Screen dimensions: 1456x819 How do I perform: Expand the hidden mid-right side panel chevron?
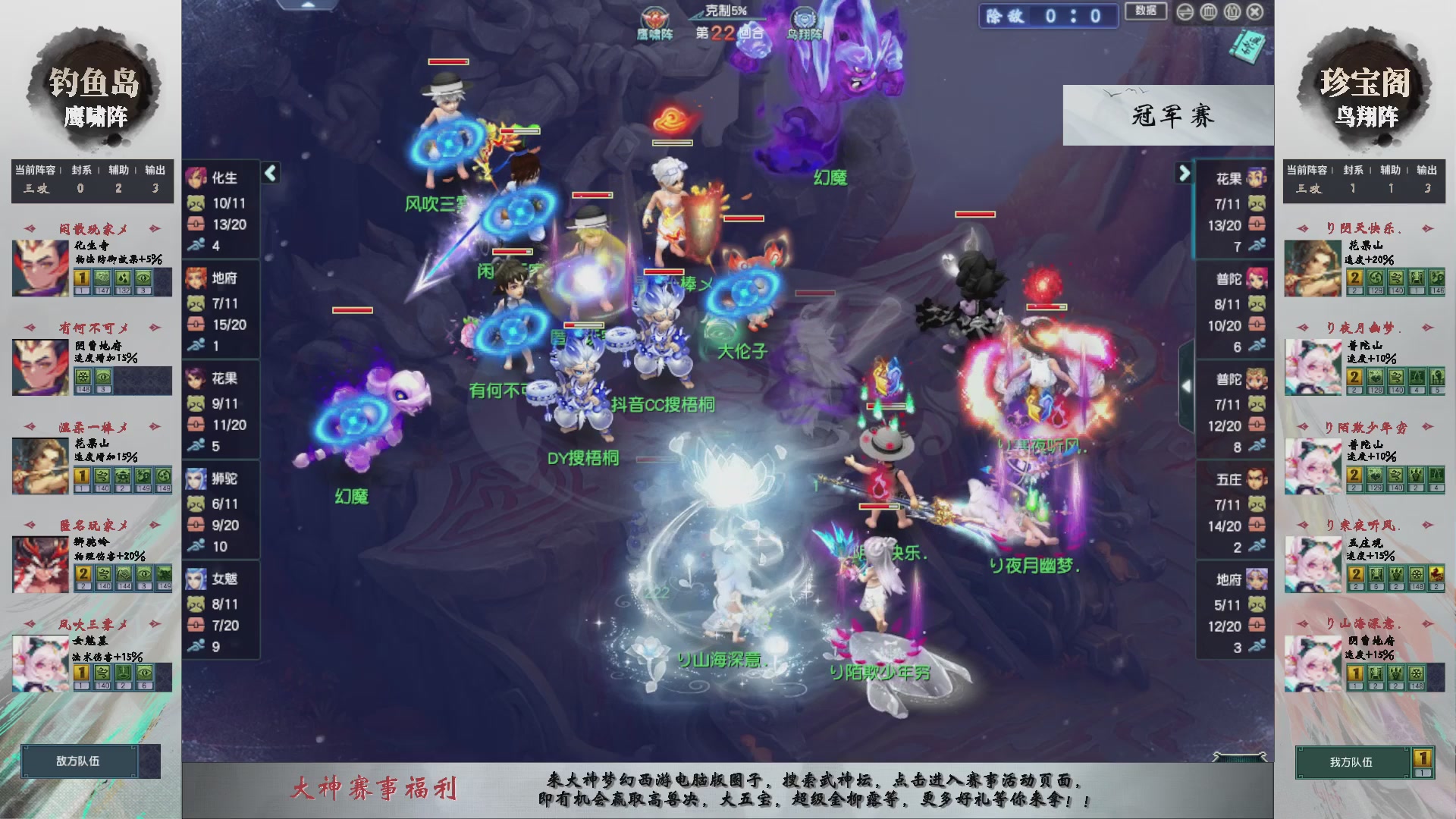point(1188,385)
